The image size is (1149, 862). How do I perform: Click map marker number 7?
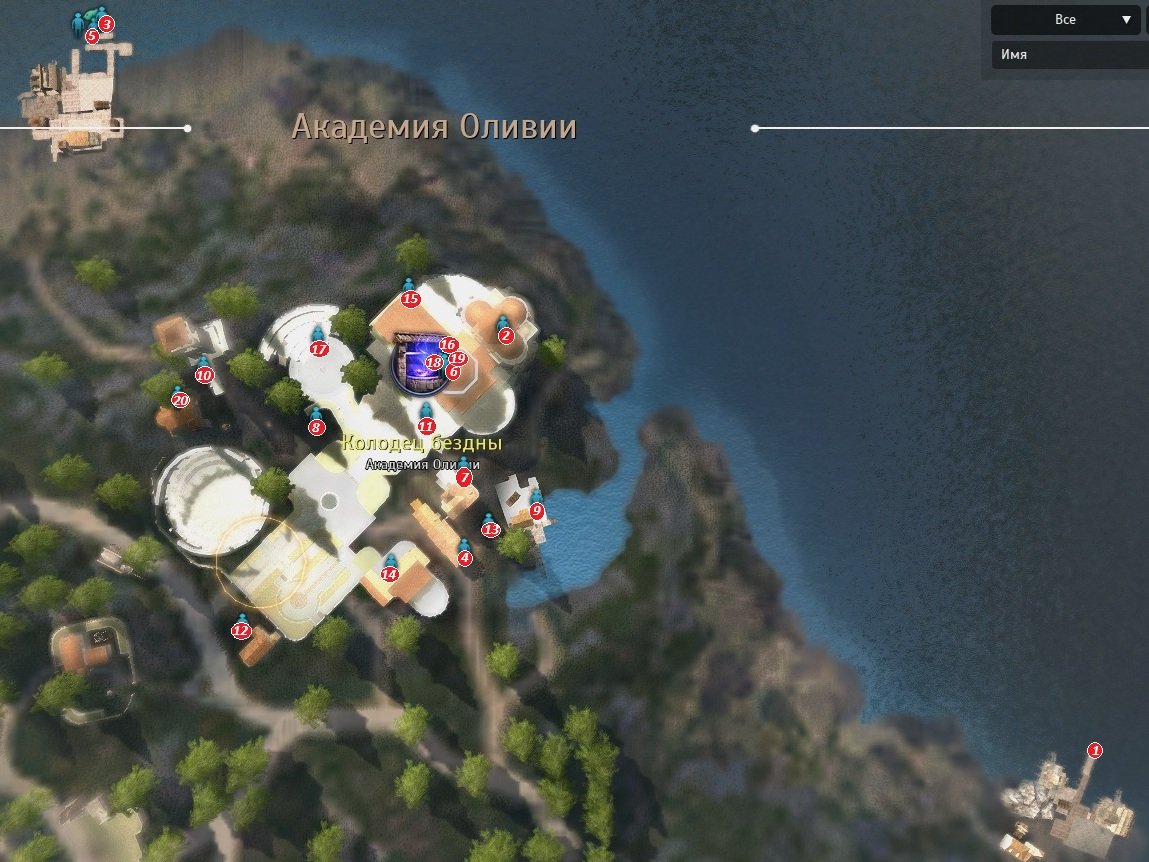[x=463, y=478]
